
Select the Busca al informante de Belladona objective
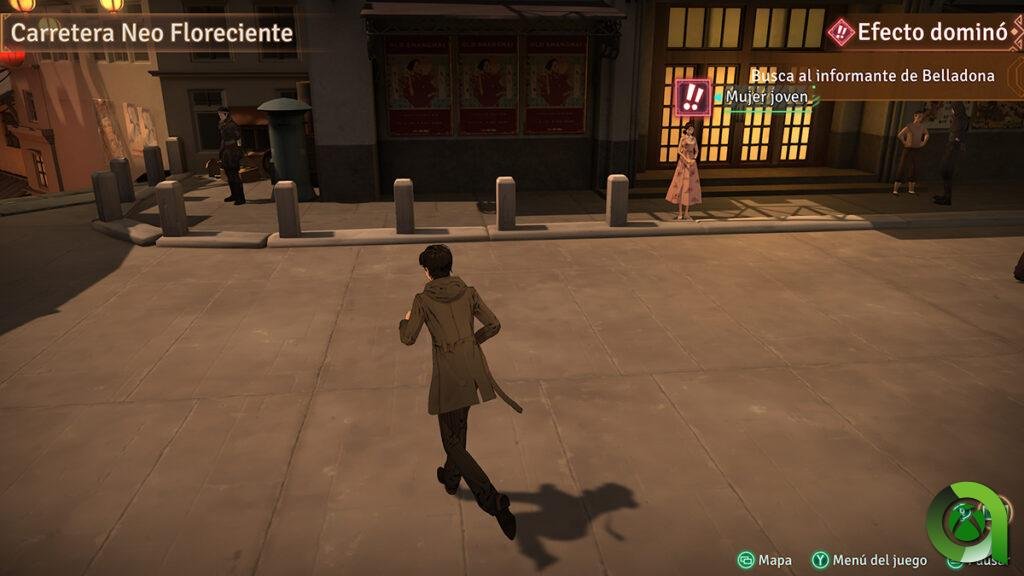[x=873, y=76]
